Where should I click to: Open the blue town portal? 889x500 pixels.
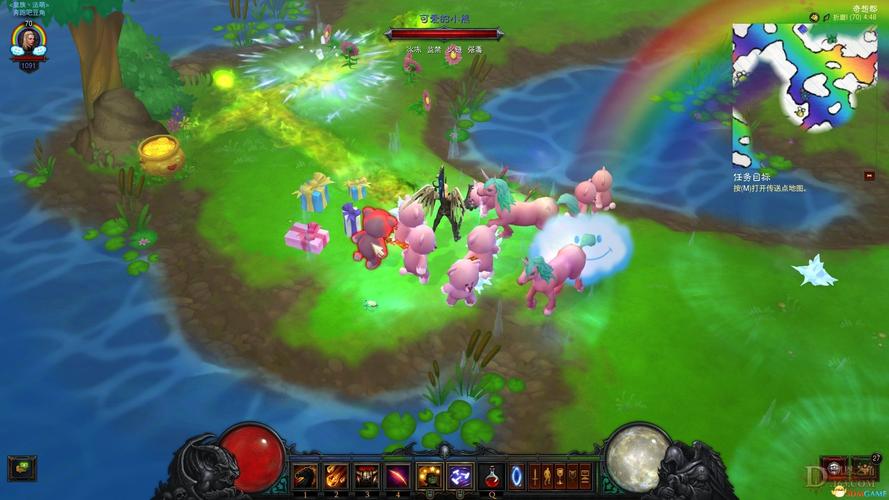coord(516,476)
